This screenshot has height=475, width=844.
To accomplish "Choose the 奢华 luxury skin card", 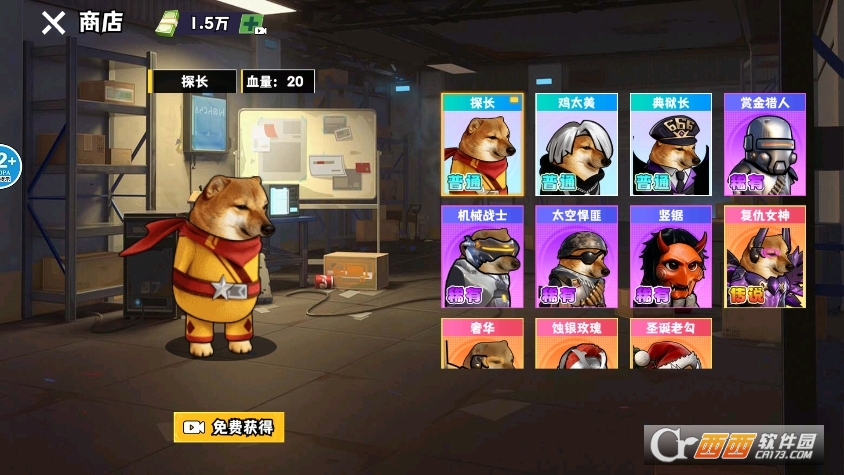I will 483,344.
